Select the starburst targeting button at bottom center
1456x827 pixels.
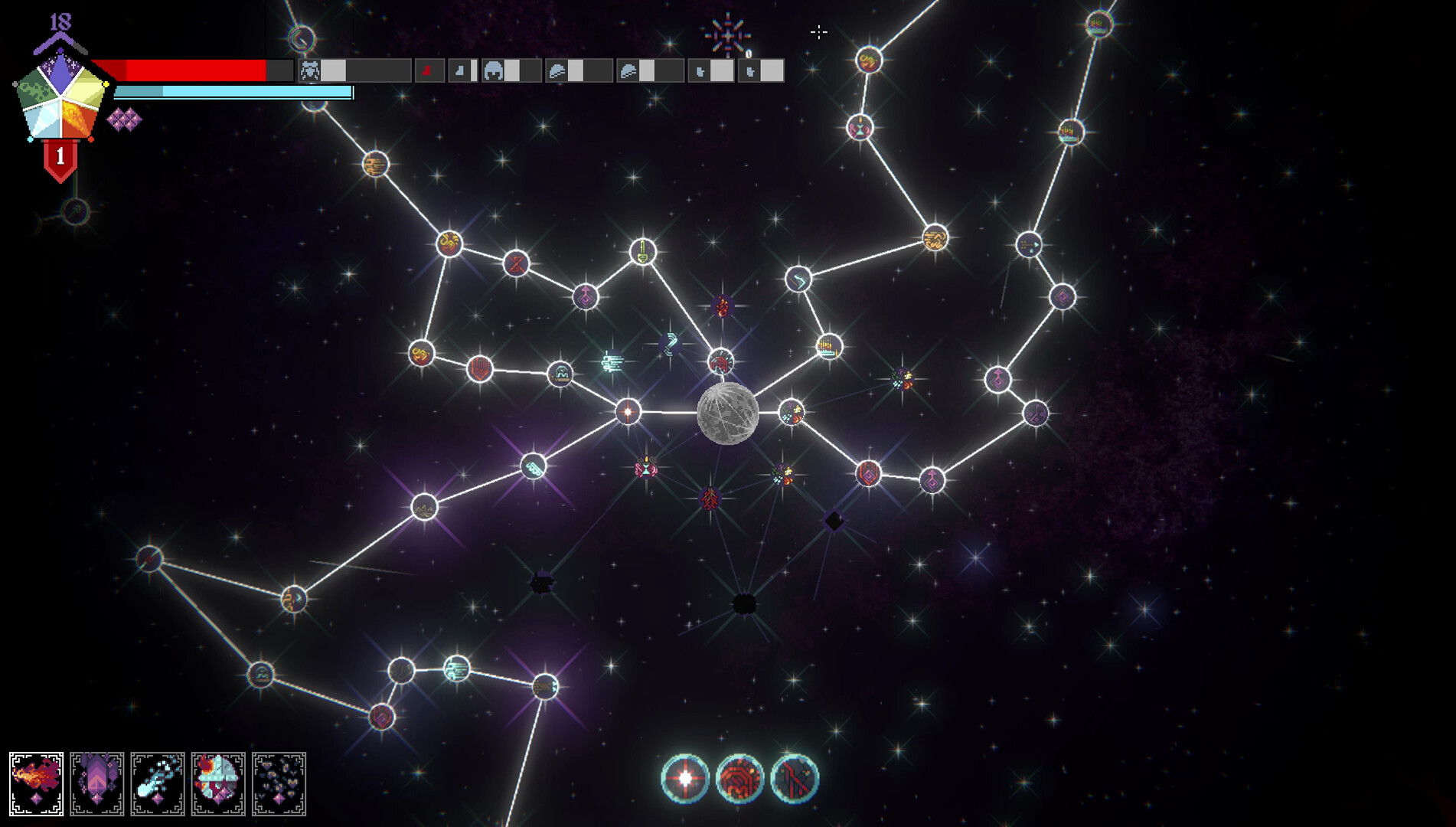tap(684, 777)
